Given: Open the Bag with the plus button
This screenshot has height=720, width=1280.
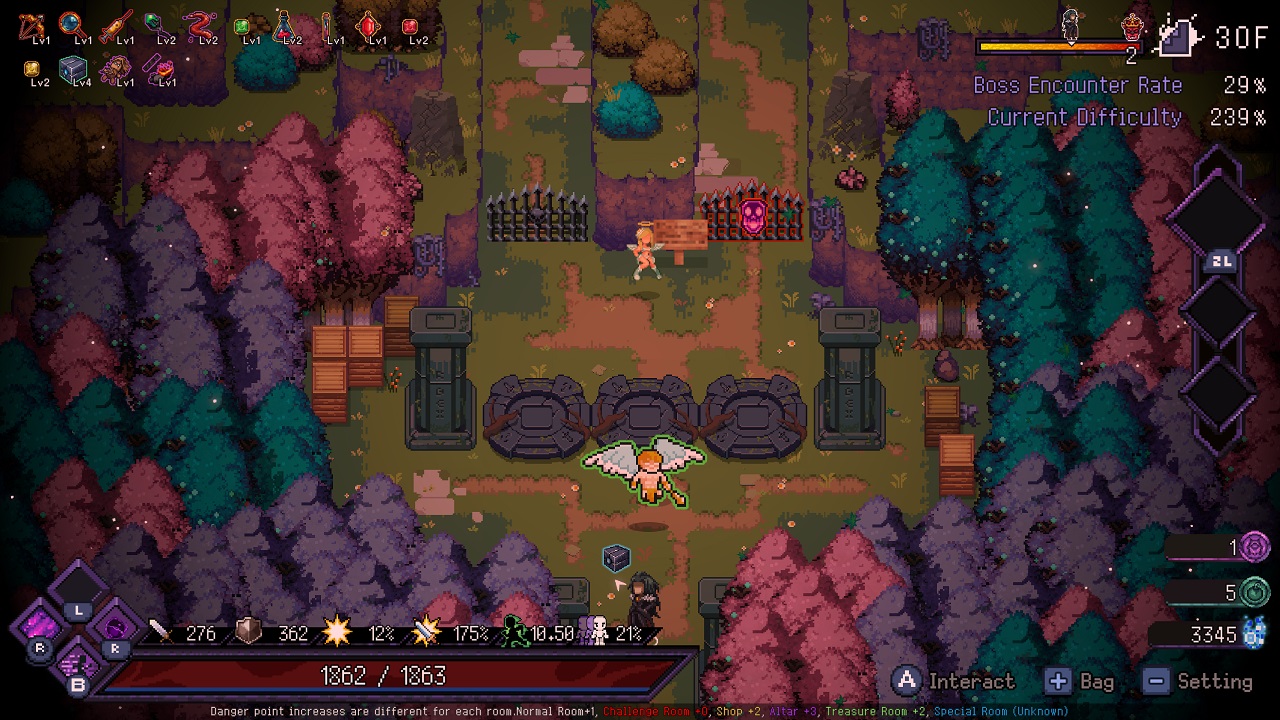Looking at the screenshot, I should [1058, 681].
